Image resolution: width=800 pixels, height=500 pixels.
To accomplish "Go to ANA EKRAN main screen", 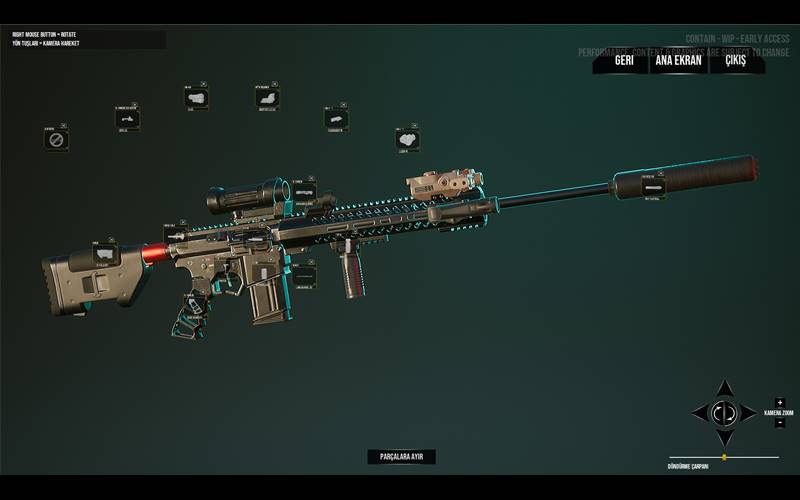I will (x=678, y=60).
